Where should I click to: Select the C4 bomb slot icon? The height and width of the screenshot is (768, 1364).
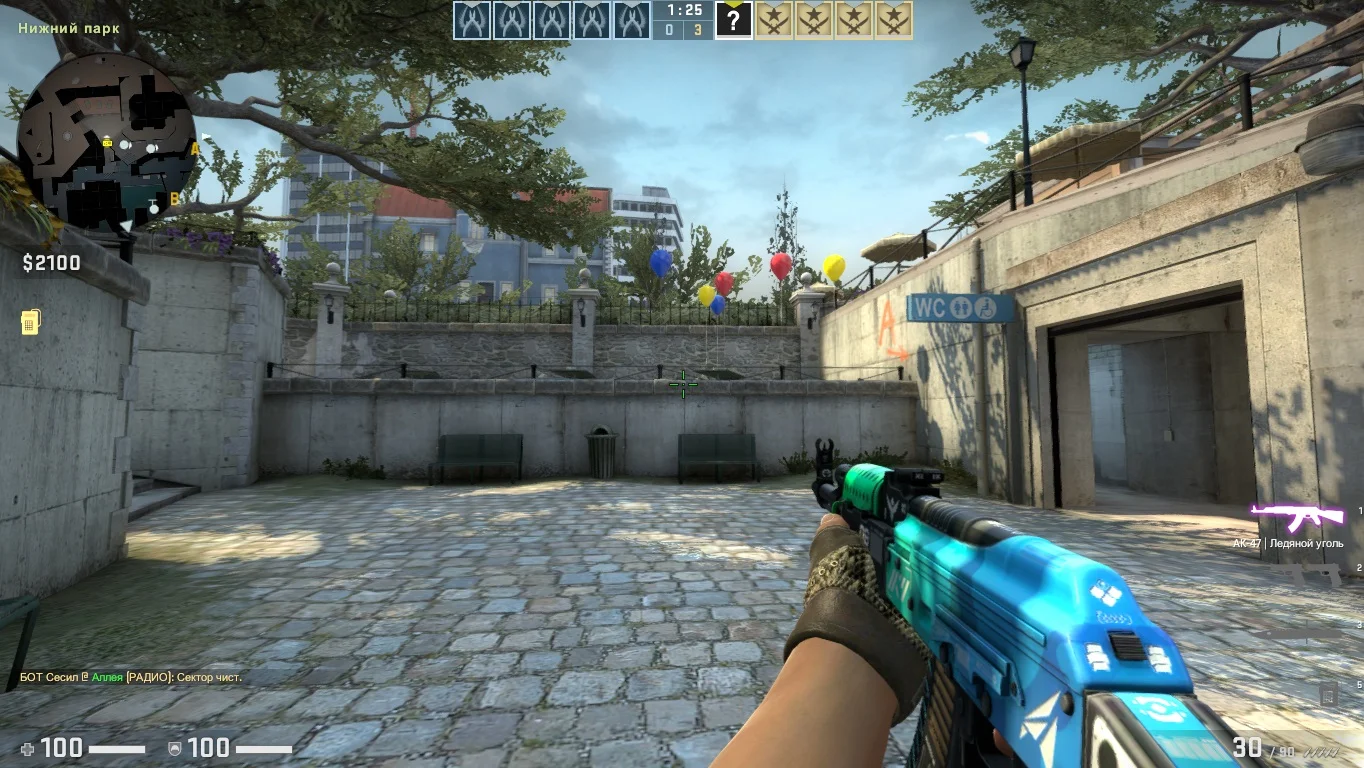point(1328,692)
